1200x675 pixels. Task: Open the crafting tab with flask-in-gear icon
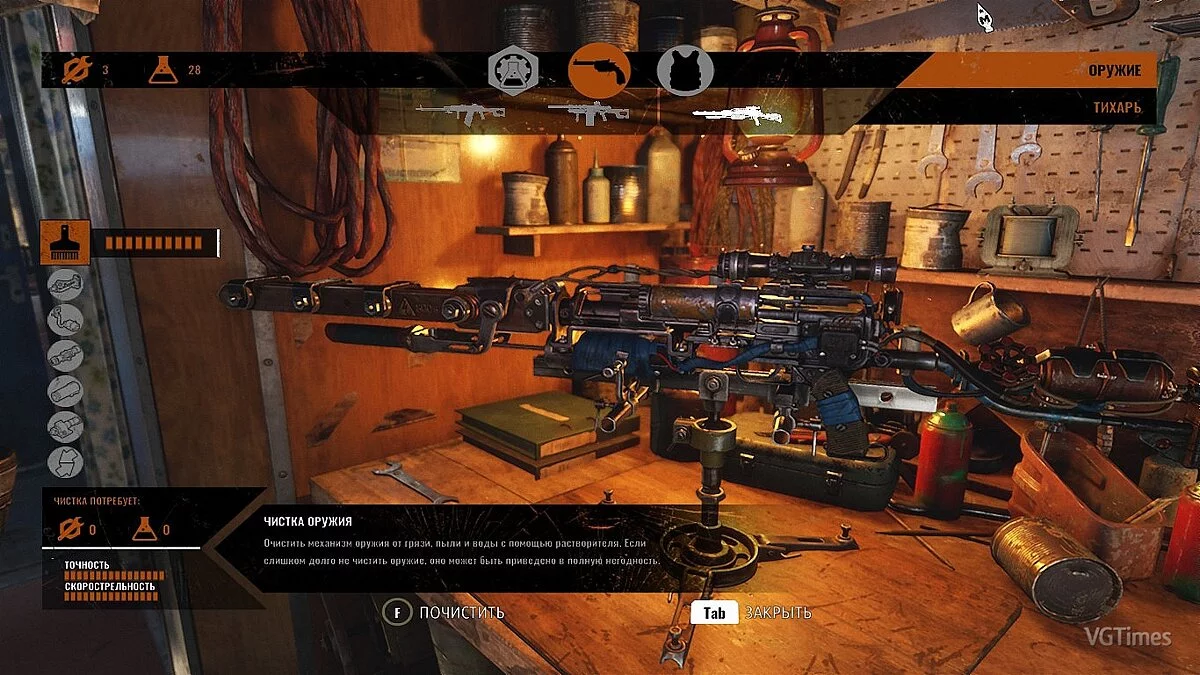(513, 71)
